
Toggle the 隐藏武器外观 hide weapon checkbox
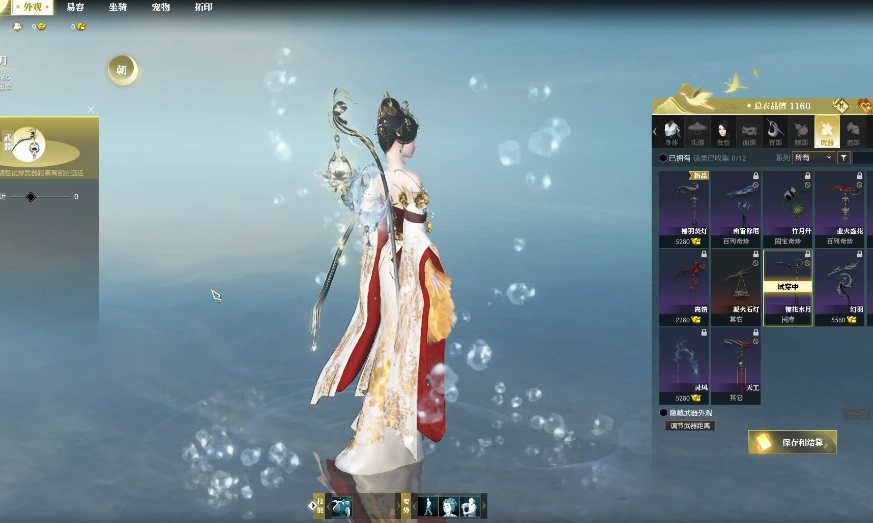(x=663, y=412)
